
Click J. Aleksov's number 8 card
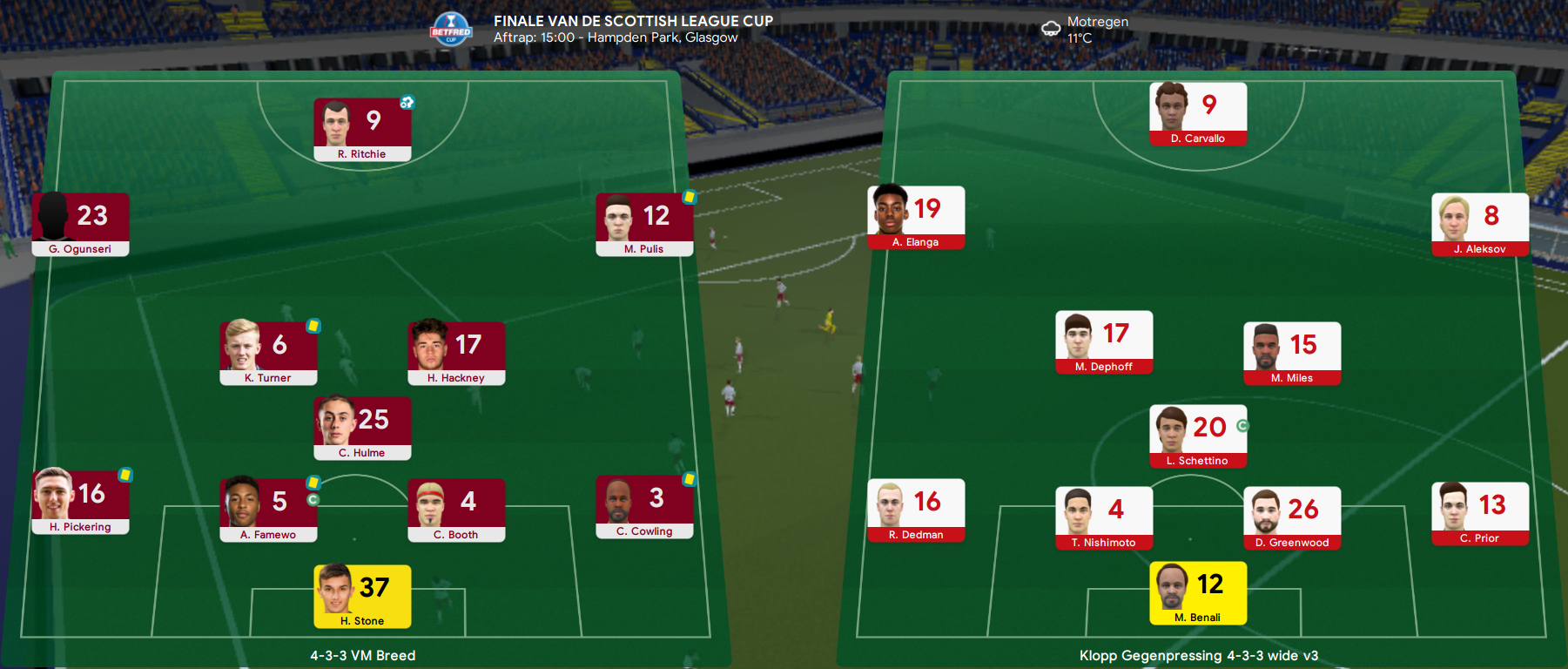(x=1480, y=224)
